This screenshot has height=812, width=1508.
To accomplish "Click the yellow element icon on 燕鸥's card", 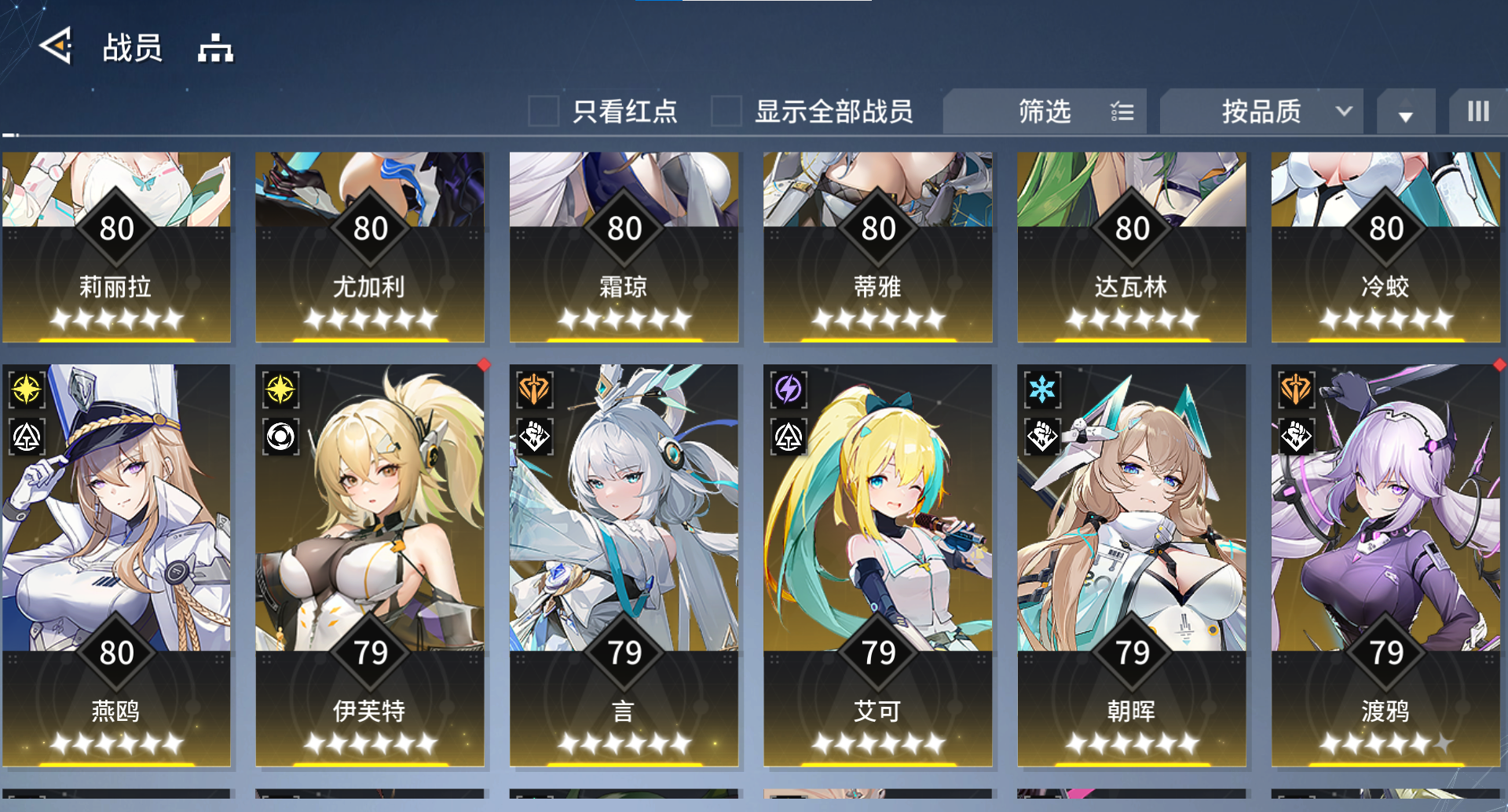I will pyautogui.click(x=26, y=390).
